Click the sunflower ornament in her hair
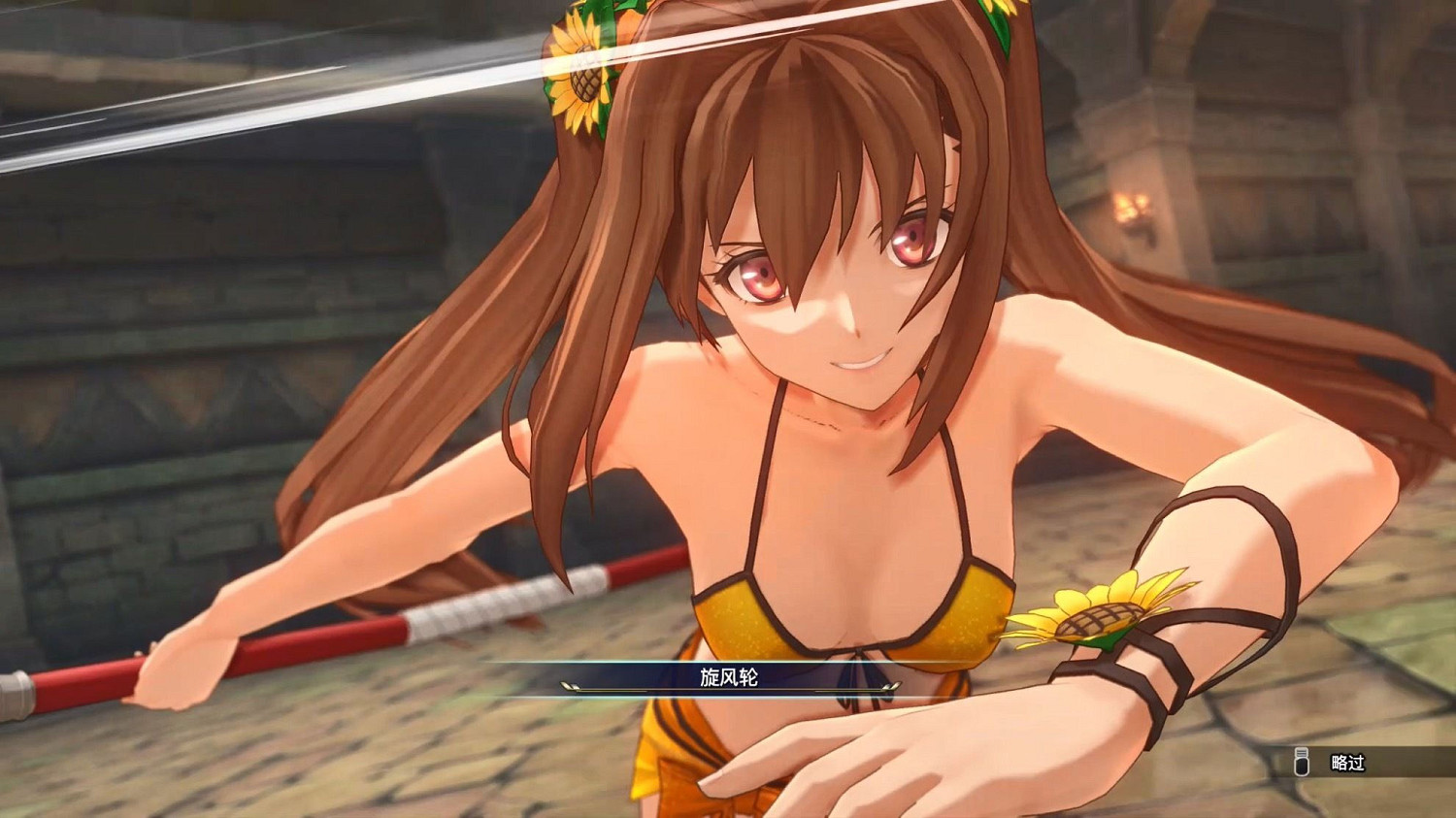The width and height of the screenshot is (1456, 818). 580,73
